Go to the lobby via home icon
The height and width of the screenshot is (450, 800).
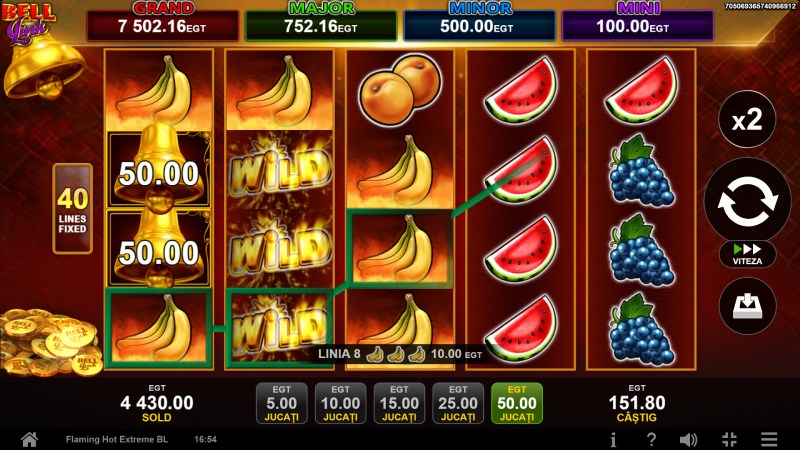(29, 439)
